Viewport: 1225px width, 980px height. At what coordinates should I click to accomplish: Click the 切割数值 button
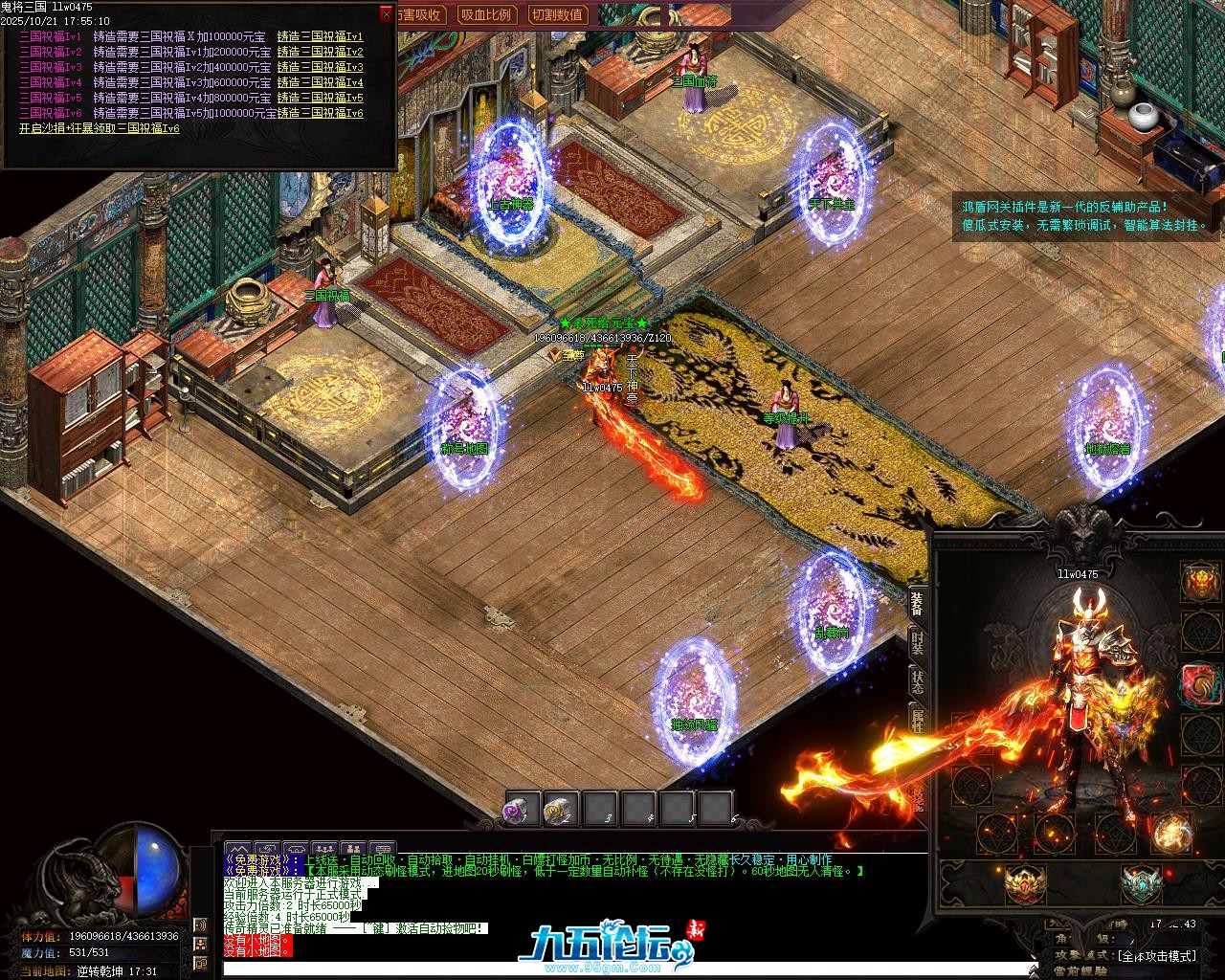pos(557,14)
